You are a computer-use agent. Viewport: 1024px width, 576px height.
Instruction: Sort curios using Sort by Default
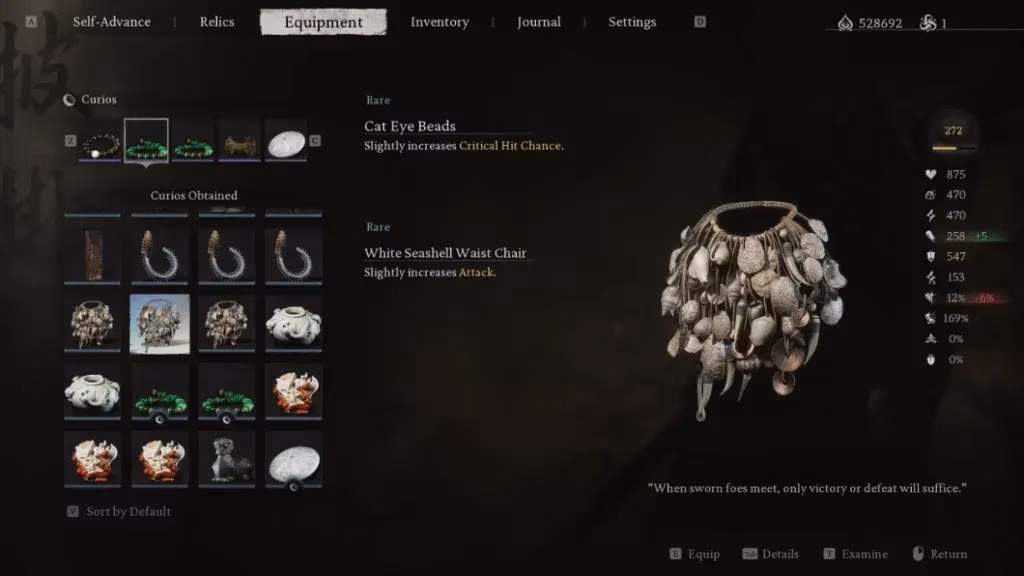128,511
